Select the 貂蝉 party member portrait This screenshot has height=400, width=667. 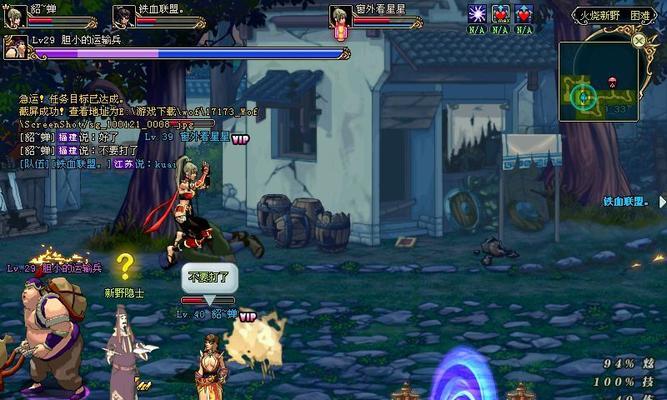(x=15, y=16)
